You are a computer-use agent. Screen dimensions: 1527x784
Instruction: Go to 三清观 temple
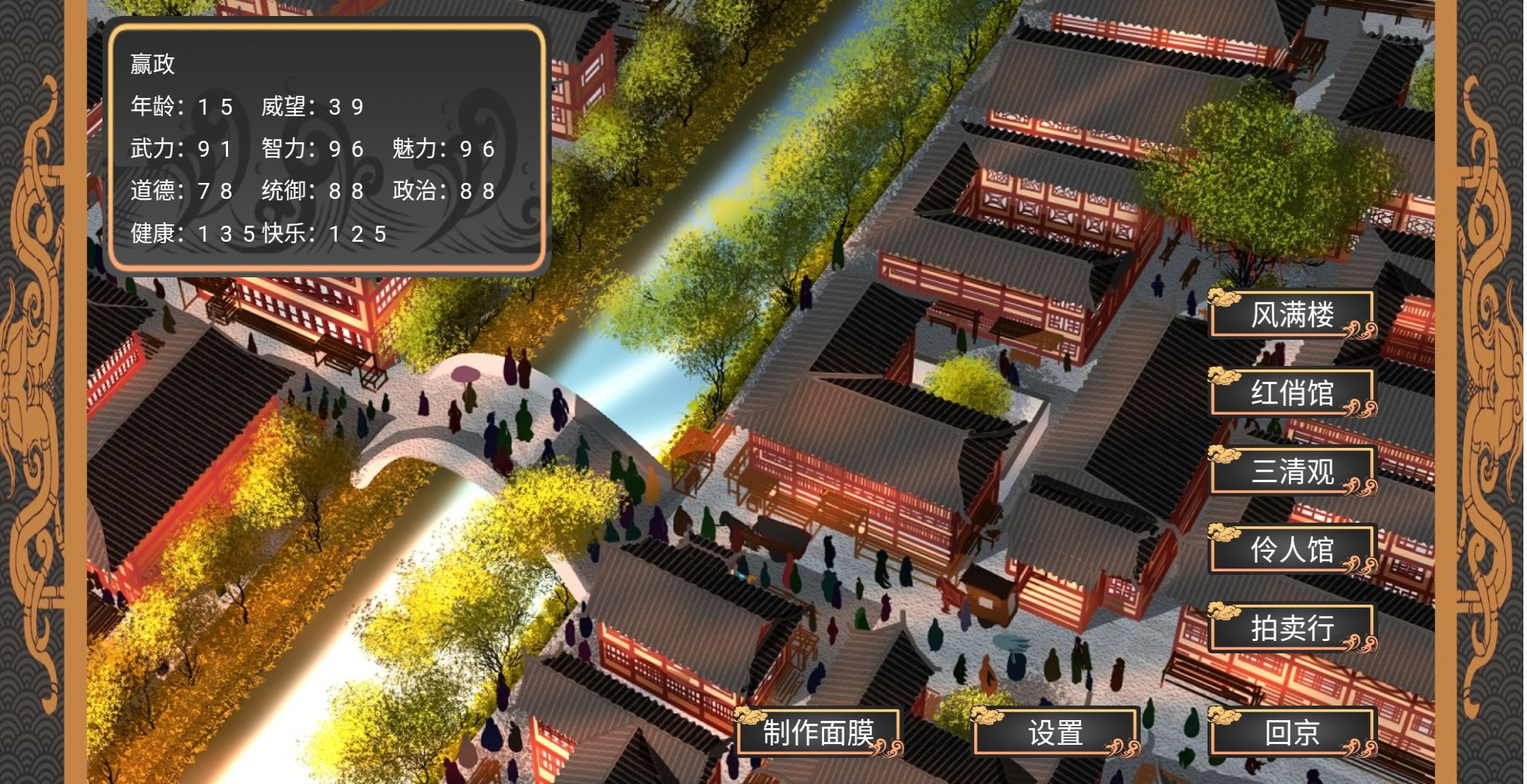1292,471
